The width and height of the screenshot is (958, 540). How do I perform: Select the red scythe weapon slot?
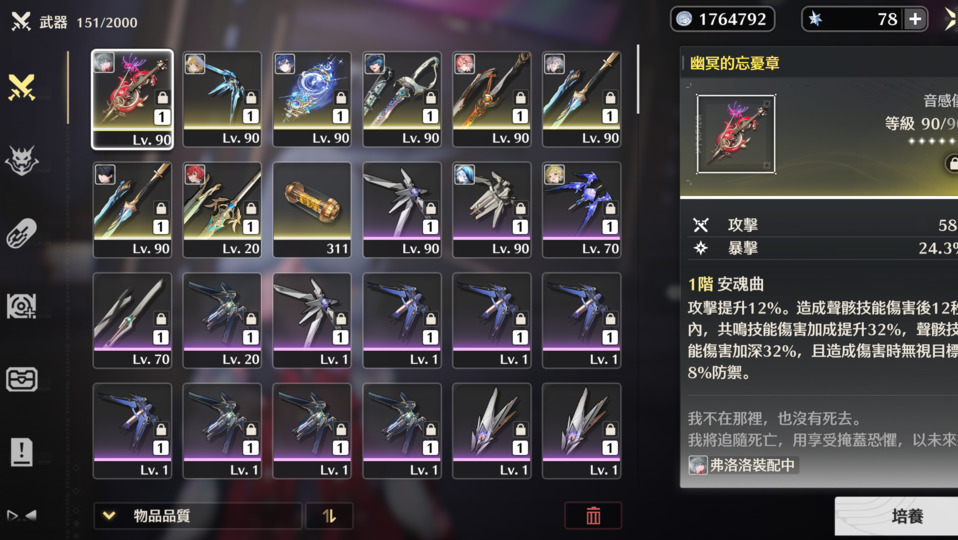click(x=132, y=99)
